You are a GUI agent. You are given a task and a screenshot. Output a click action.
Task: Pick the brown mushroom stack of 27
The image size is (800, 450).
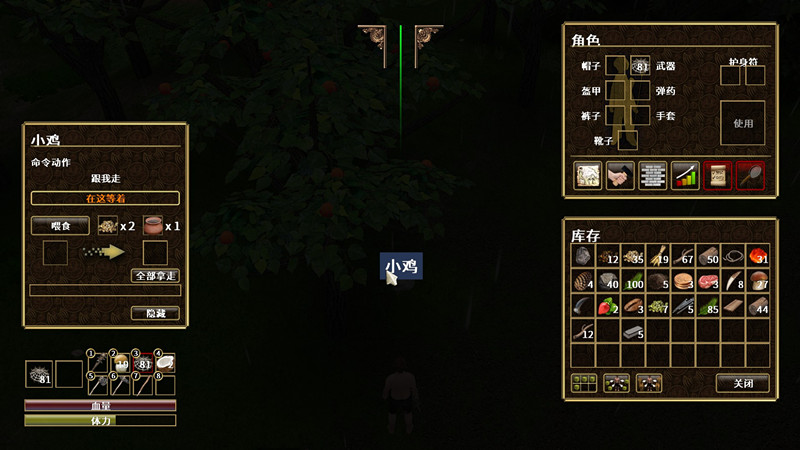coord(758,281)
